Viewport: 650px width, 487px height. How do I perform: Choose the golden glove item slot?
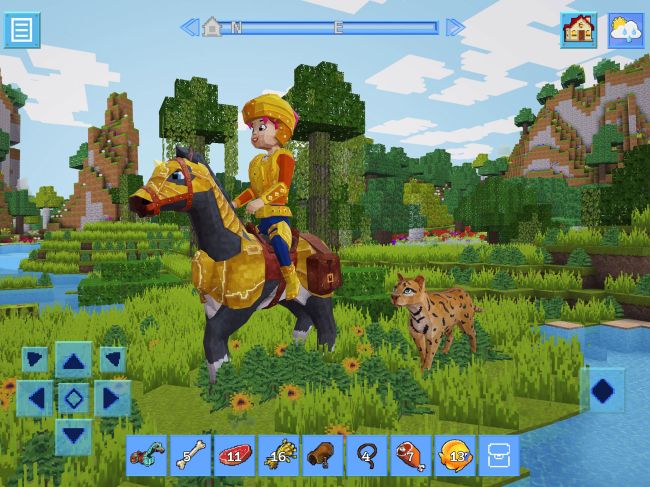[x=278, y=455]
